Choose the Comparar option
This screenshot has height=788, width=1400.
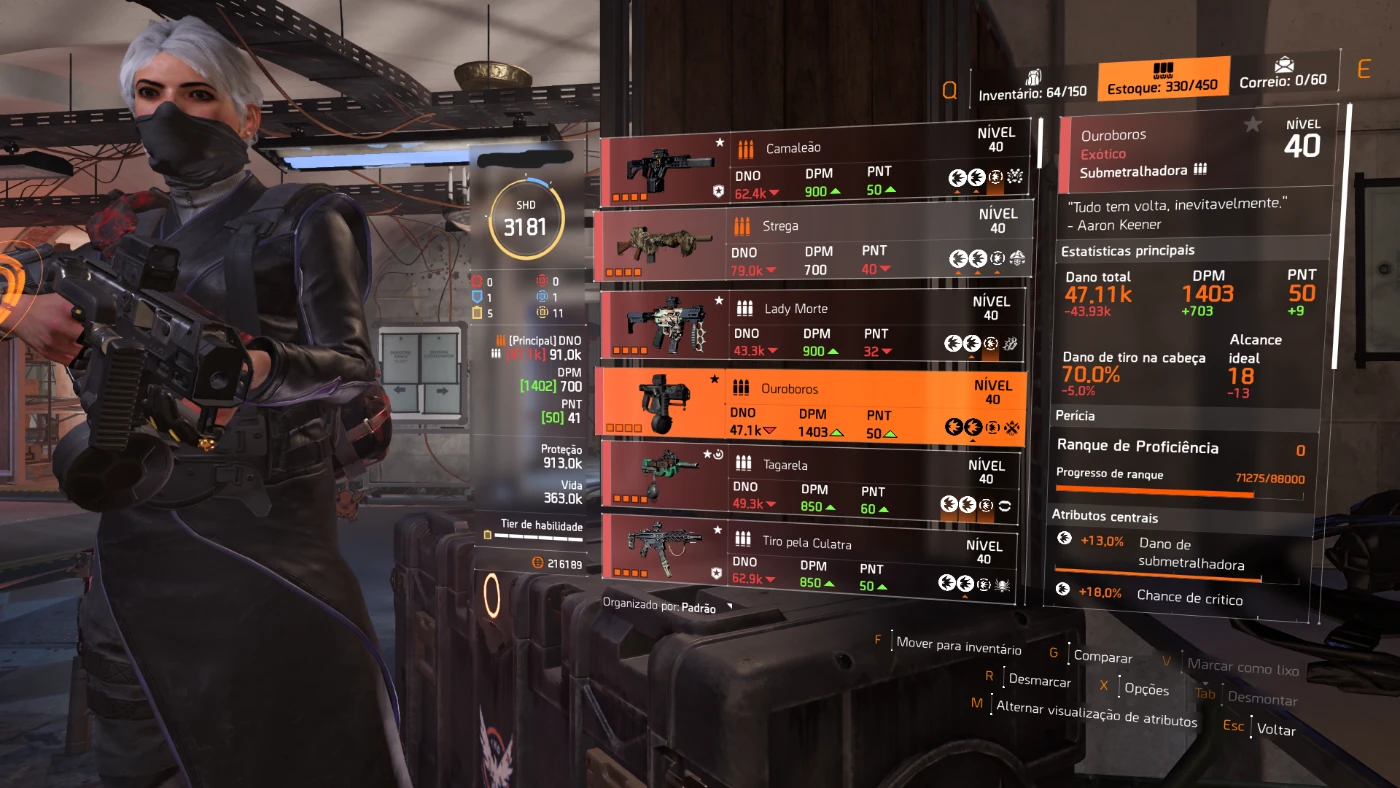tap(1102, 657)
